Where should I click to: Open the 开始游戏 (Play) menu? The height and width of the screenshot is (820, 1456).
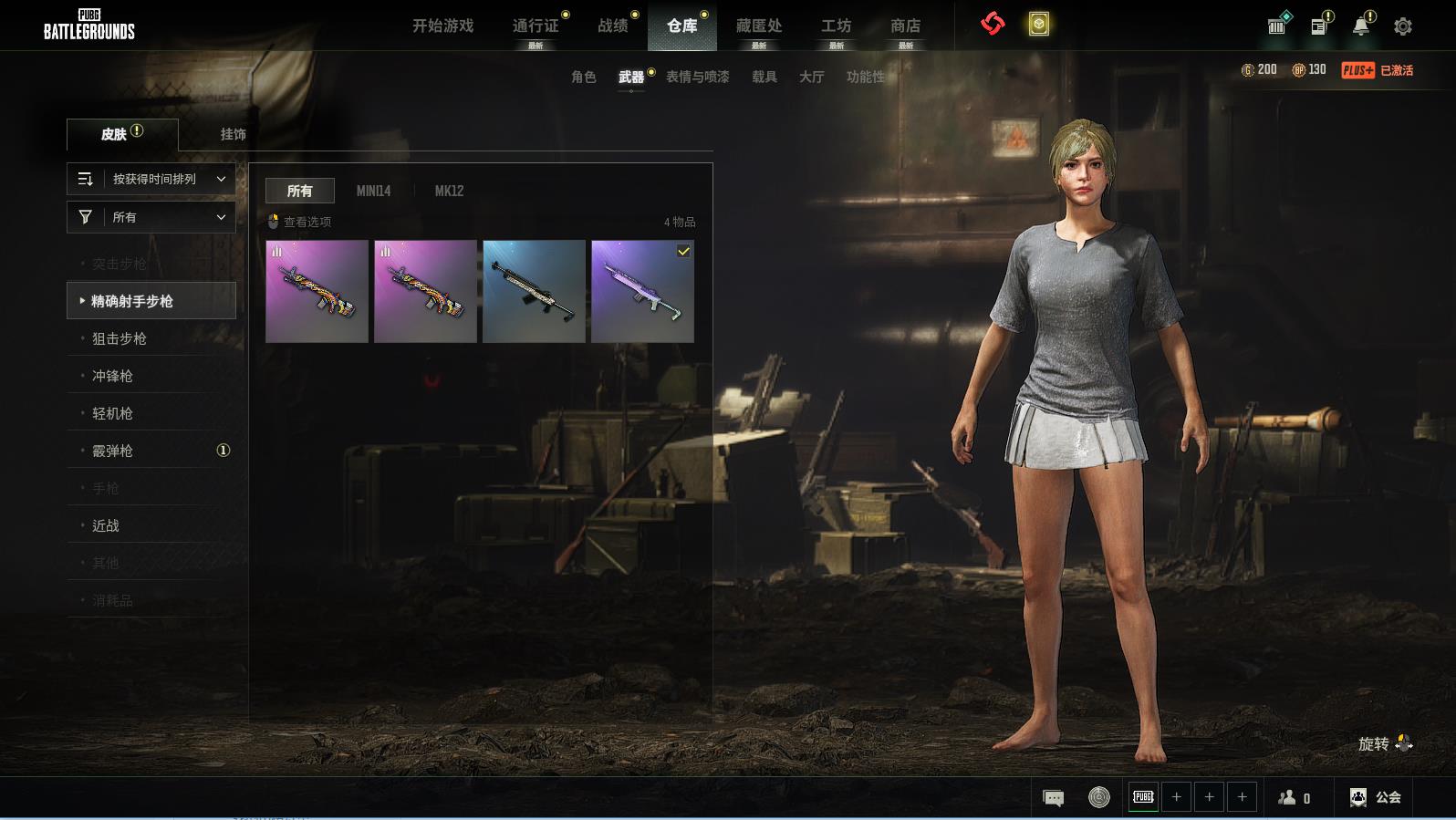pyautogui.click(x=442, y=26)
